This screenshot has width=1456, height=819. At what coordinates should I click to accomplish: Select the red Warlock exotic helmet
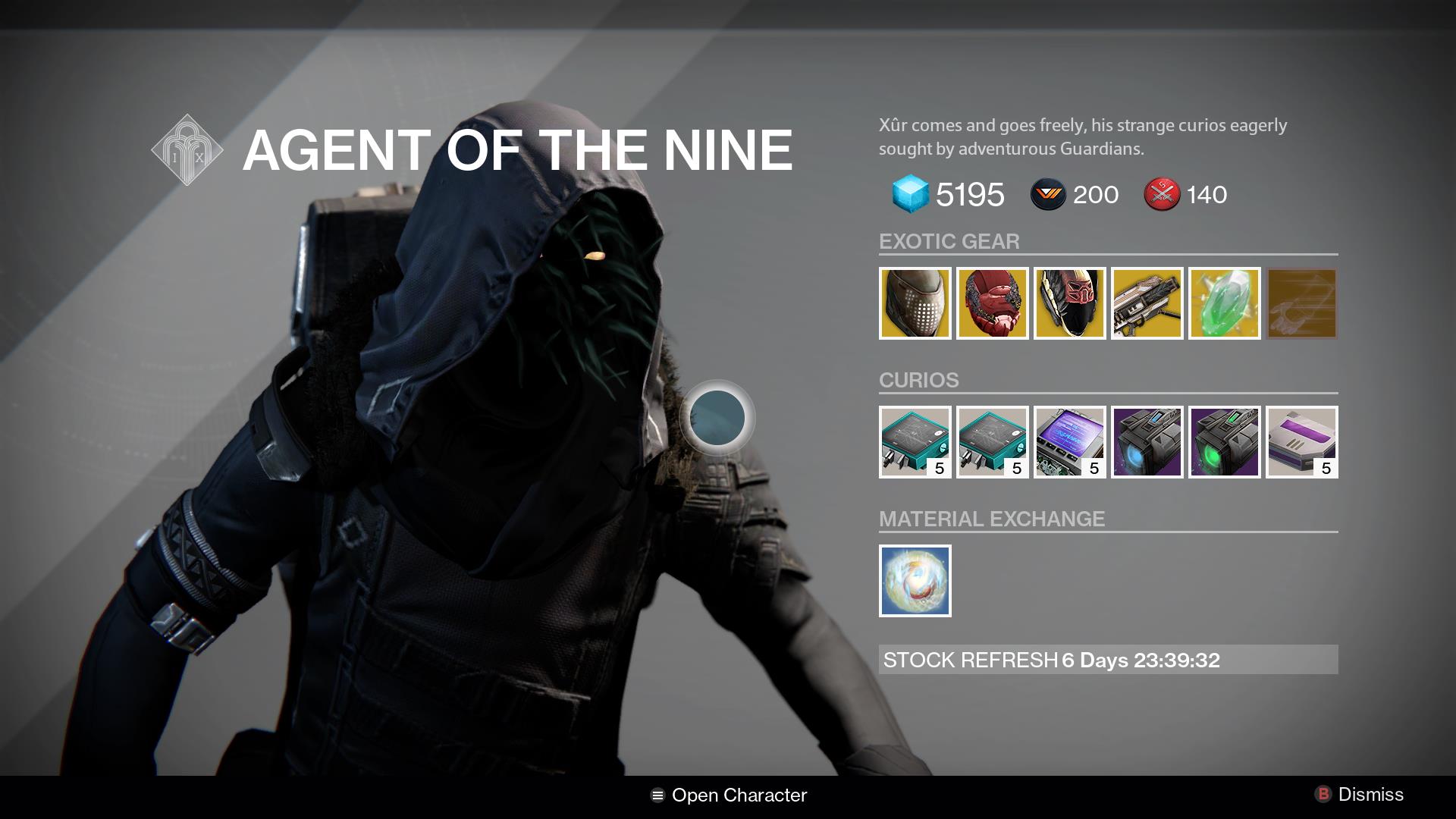click(992, 303)
